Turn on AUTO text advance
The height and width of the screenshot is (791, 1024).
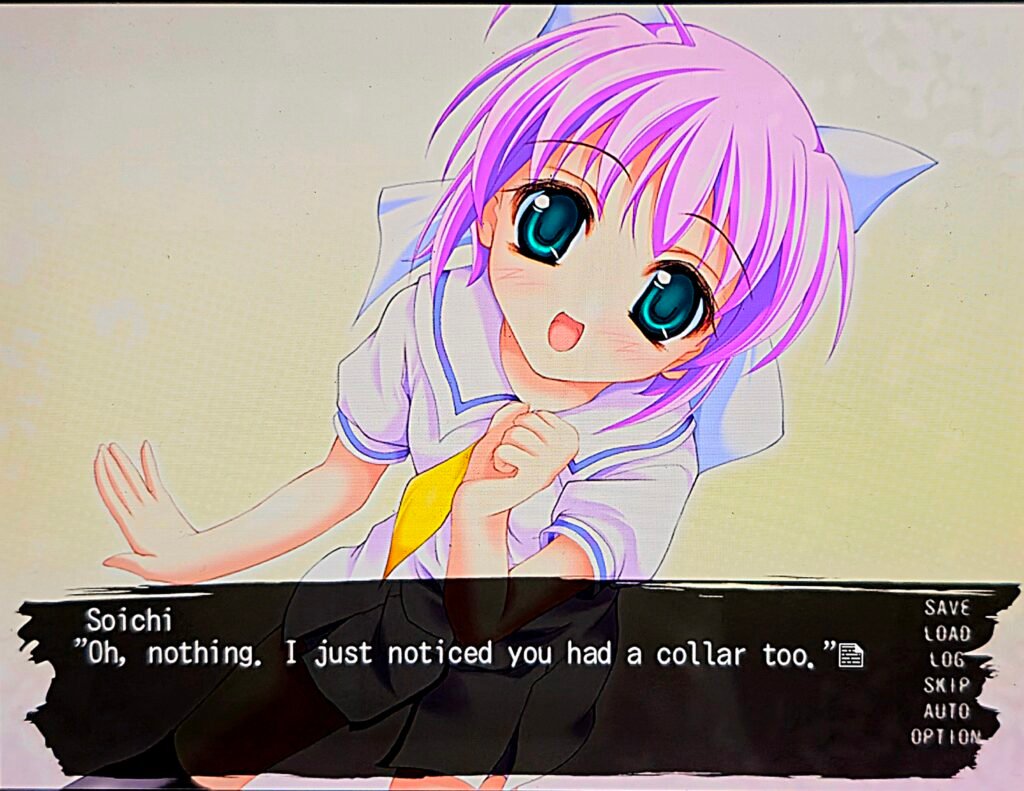click(946, 711)
